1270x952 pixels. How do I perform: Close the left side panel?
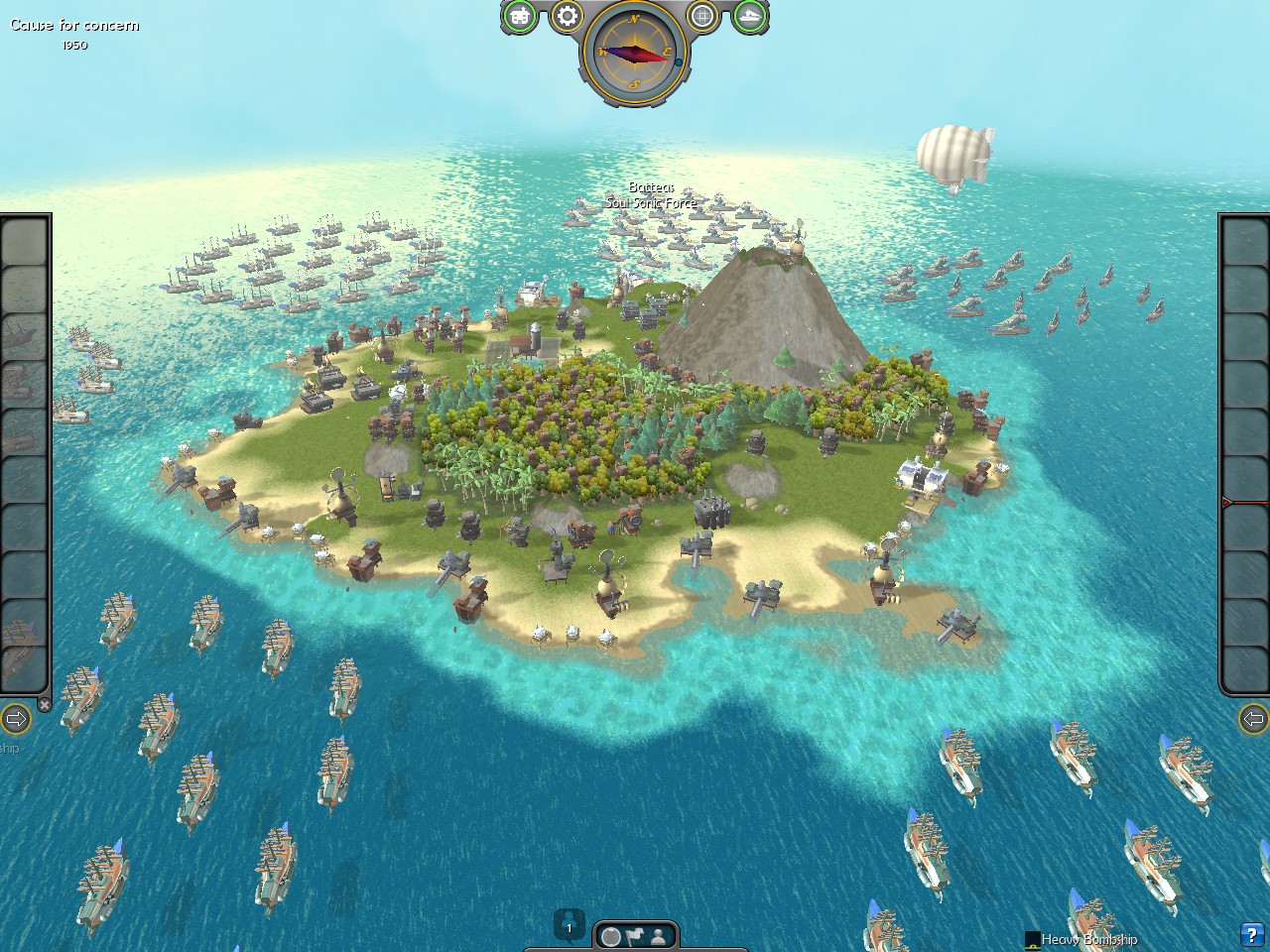click(x=45, y=704)
